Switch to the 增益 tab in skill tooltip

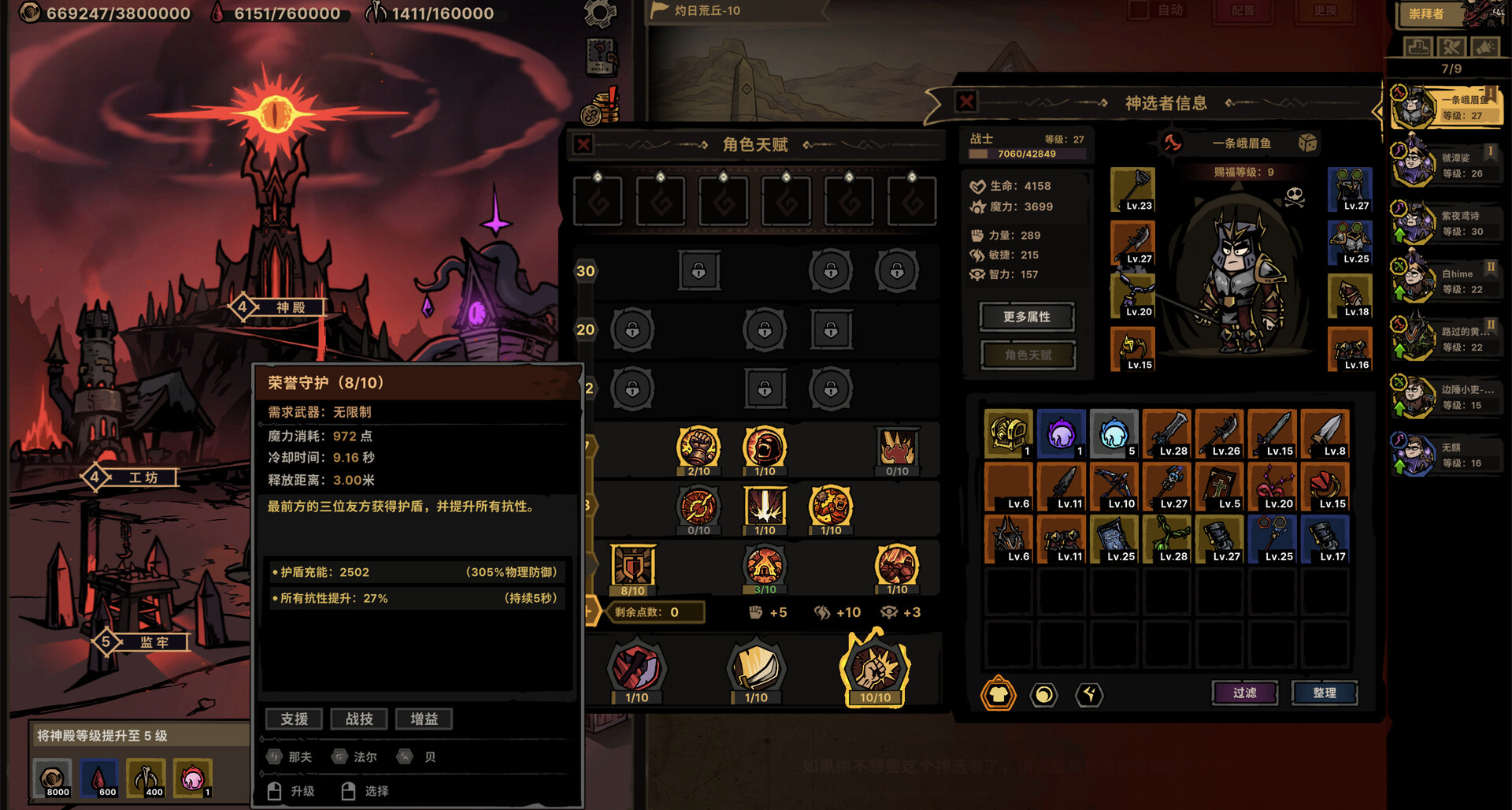425,718
